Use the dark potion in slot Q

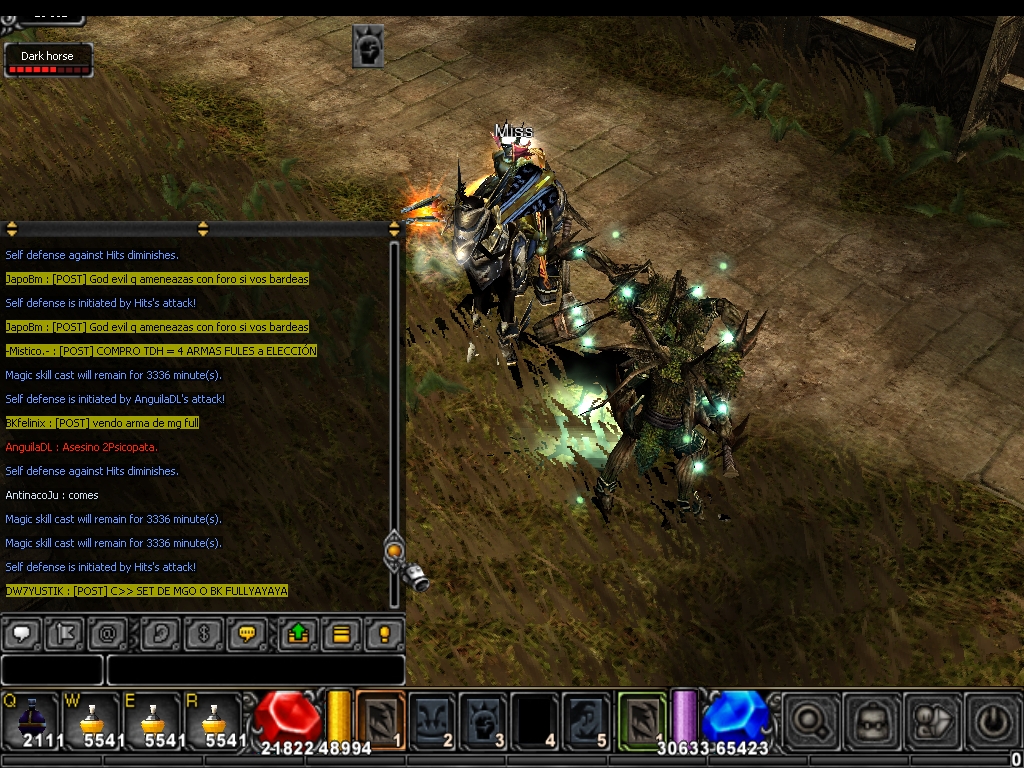click(x=30, y=720)
